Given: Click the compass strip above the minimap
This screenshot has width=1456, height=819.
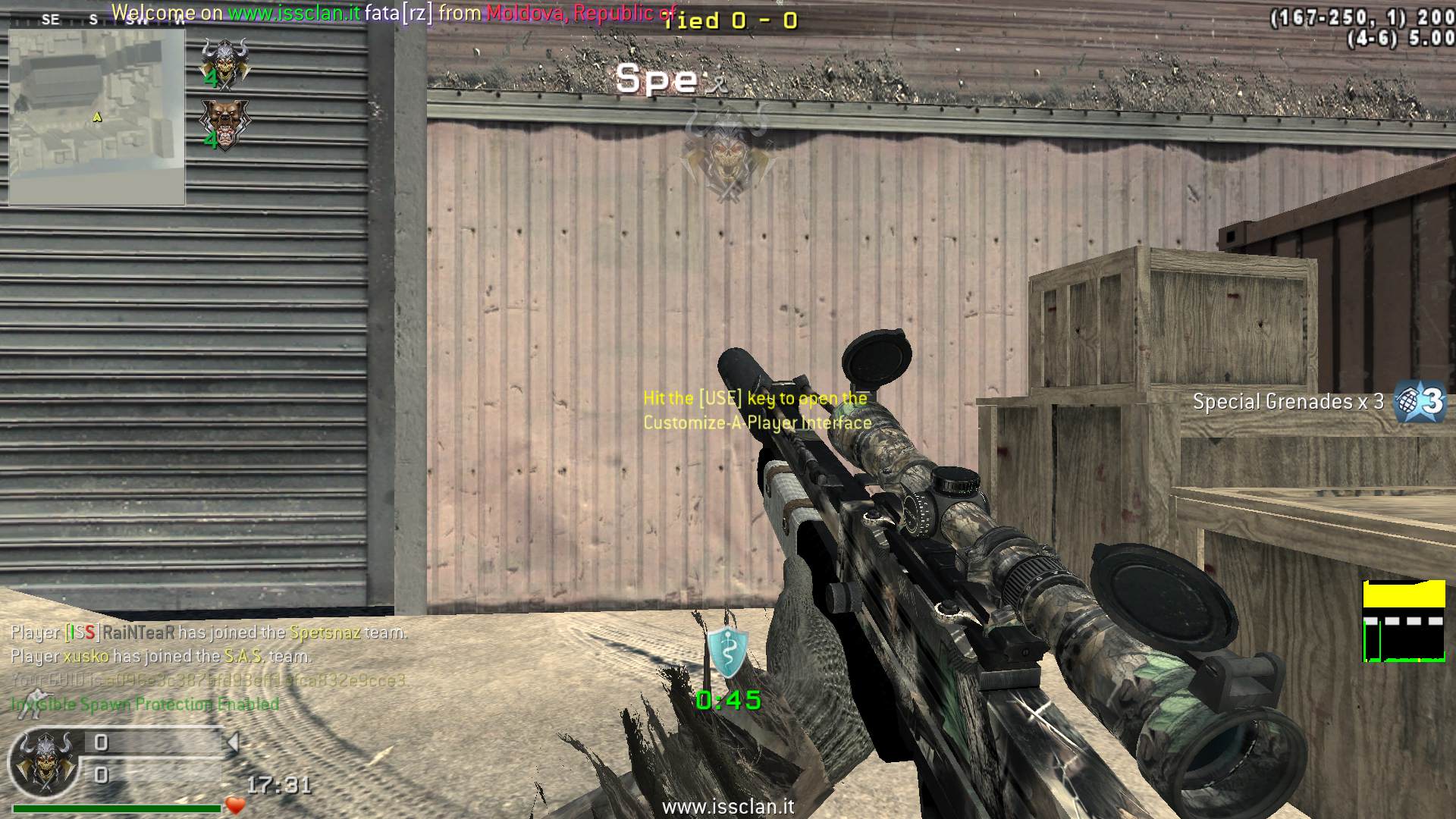Looking at the screenshot, I should pos(97,20).
